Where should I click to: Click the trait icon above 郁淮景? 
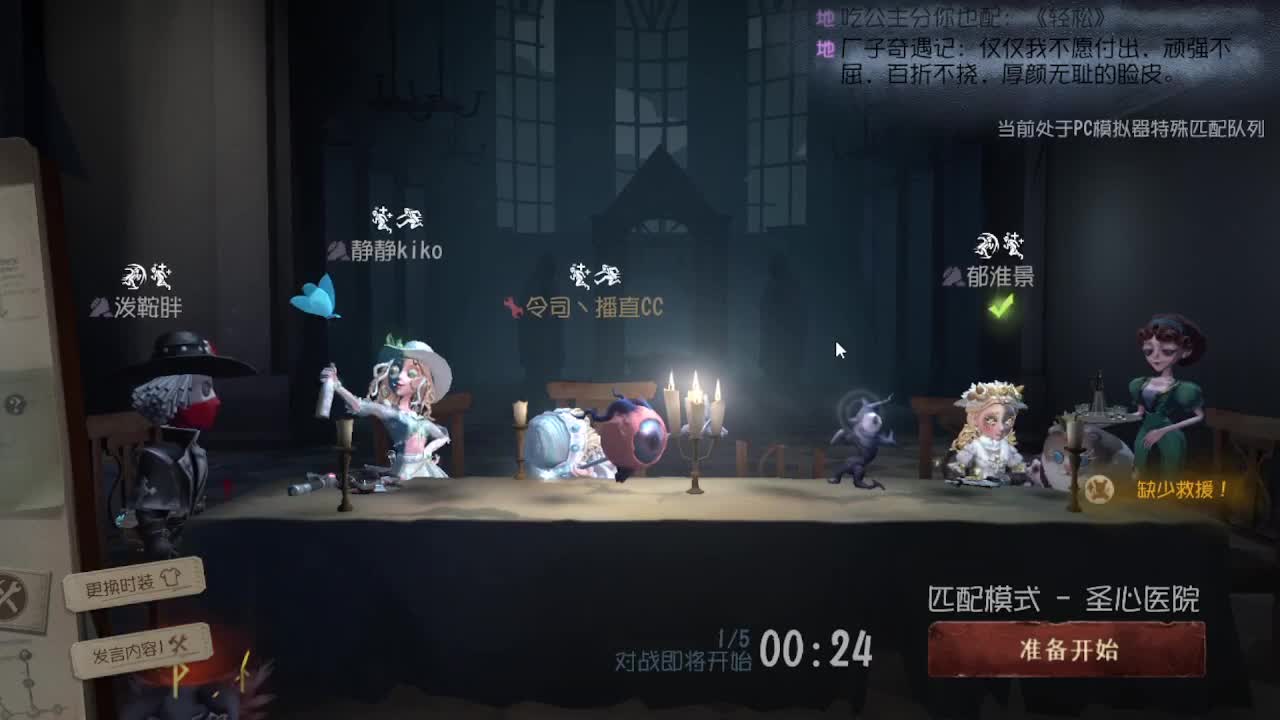click(985, 243)
